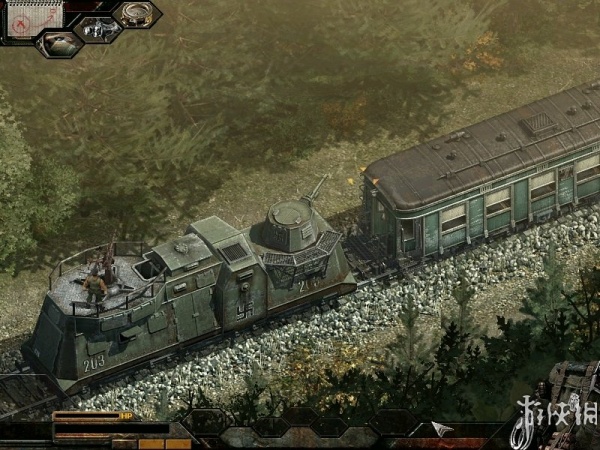This screenshot has width=600, height=450.
Task: Open the brass compass hexagon icon
Action: 136,14
